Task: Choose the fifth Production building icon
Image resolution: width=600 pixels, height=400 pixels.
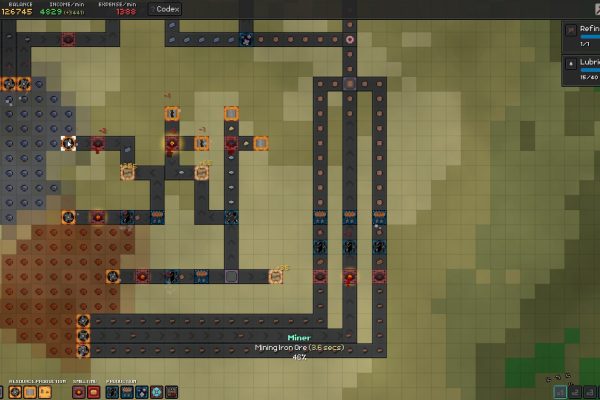Action: tap(171, 392)
